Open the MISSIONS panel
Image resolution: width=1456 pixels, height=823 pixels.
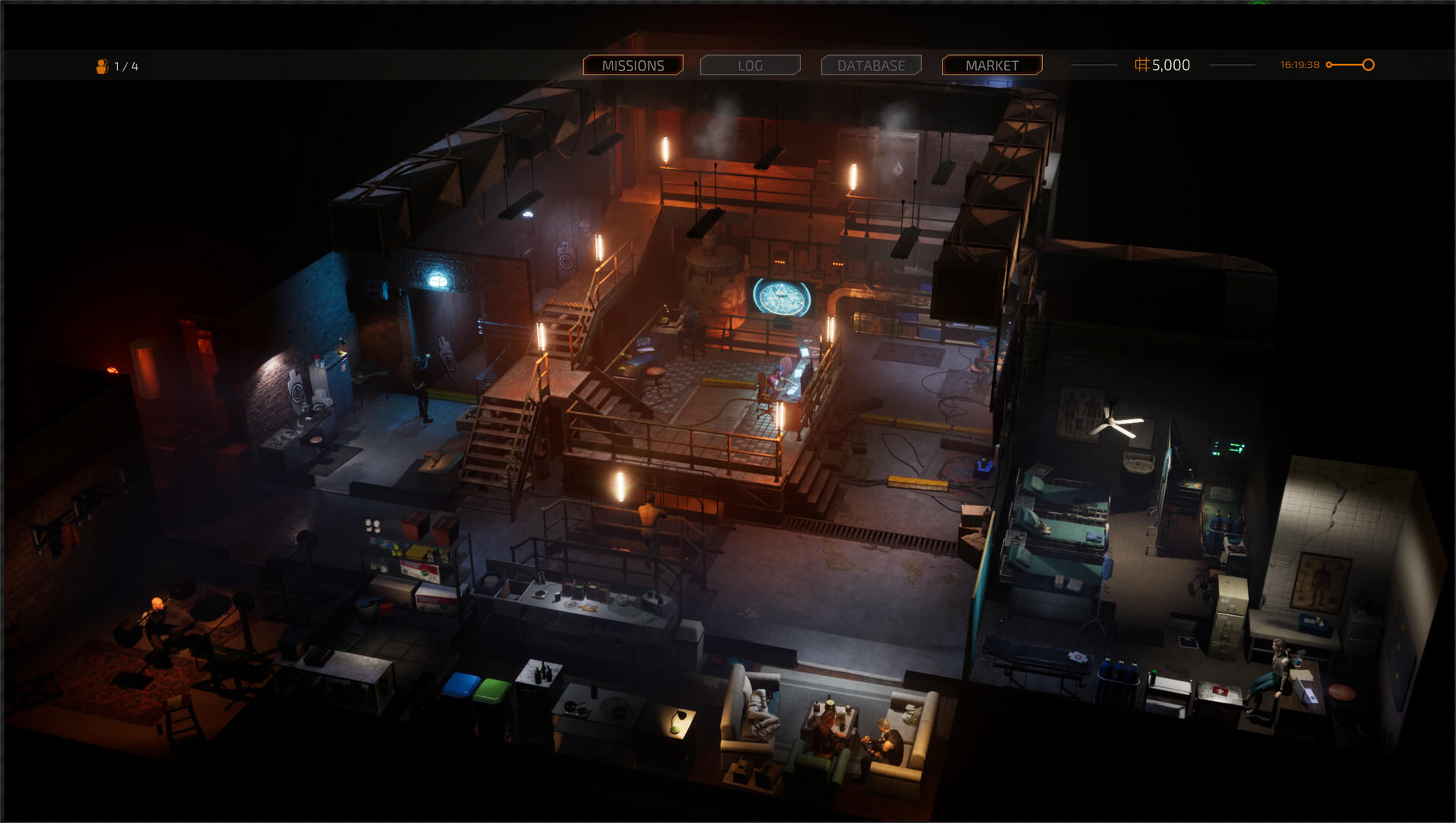pyautogui.click(x=633, y=65)
